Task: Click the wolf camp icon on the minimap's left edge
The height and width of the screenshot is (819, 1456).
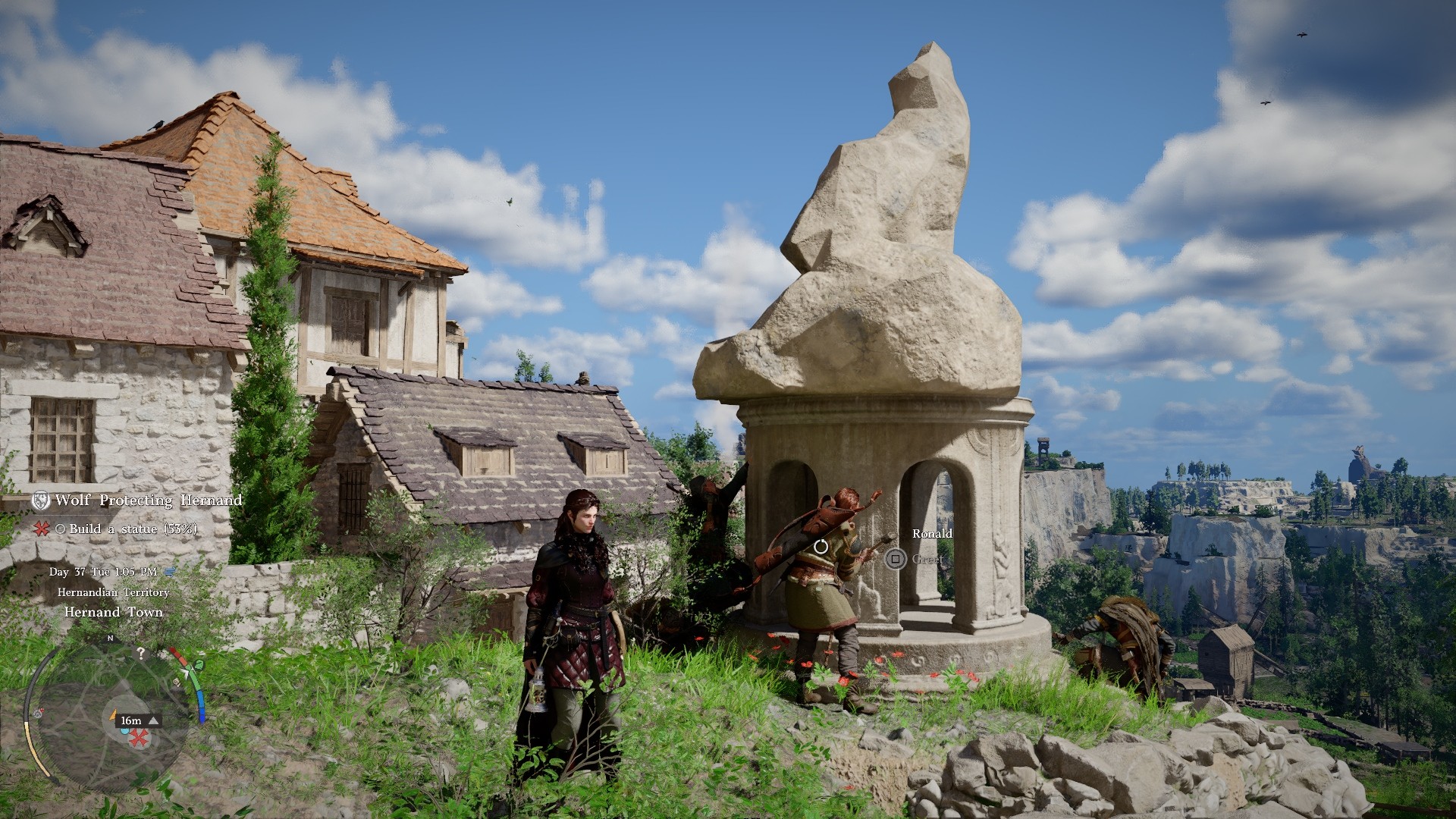Action: 38,714
